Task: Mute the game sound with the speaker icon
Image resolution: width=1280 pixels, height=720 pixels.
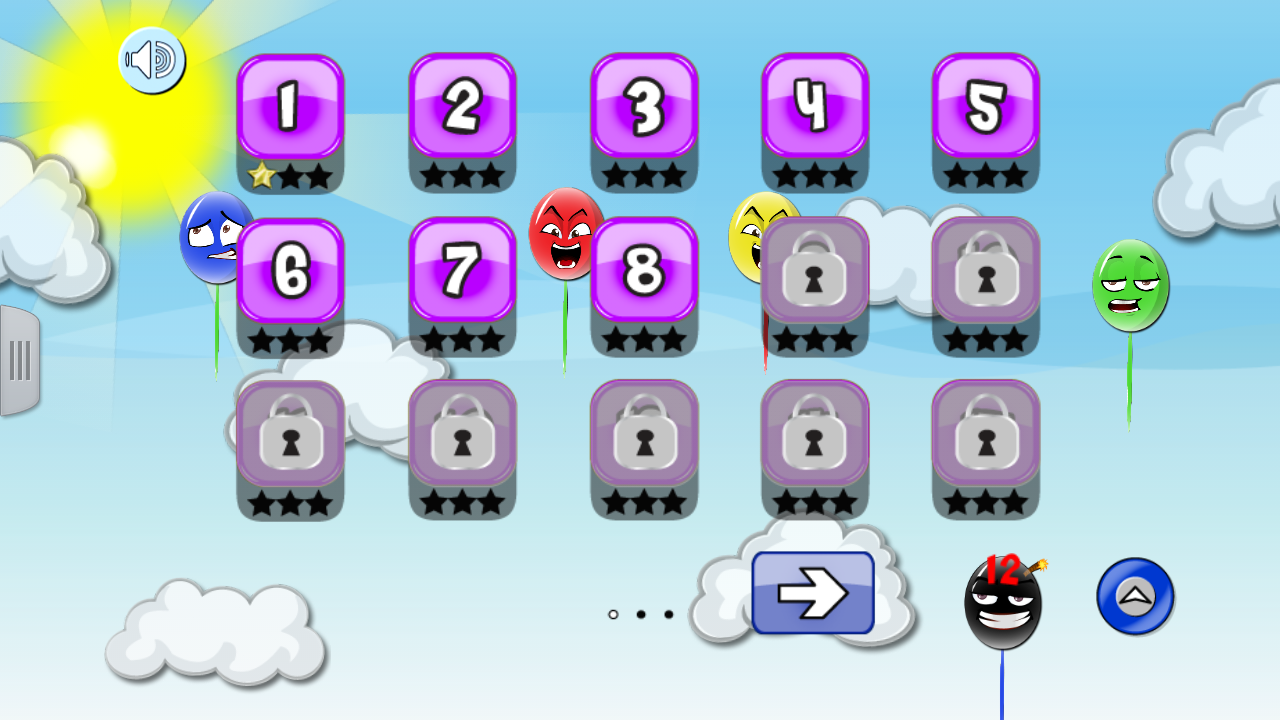Action: click(153, 60)
